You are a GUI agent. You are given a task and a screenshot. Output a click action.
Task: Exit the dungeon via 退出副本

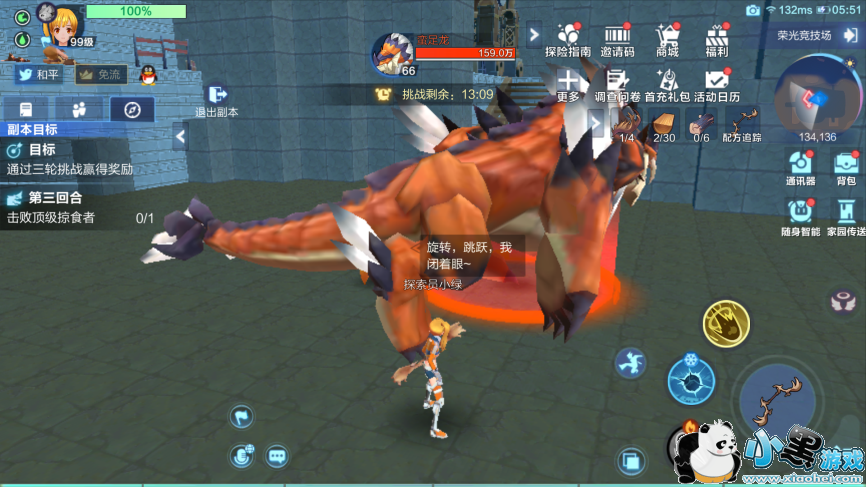click(216, 98)
